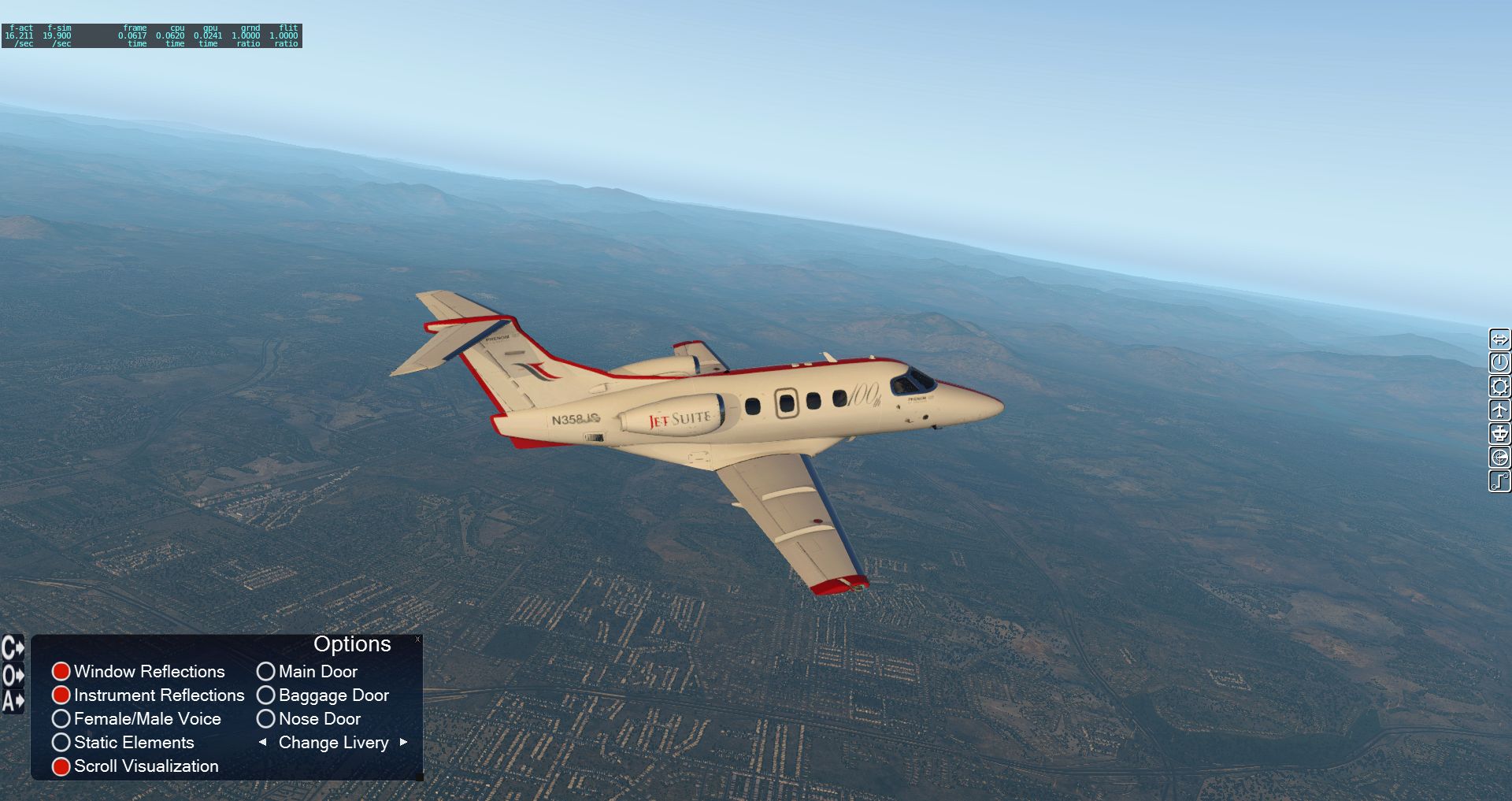
Task: Toggle the Nose Door open
Action: tap(266, 718)
